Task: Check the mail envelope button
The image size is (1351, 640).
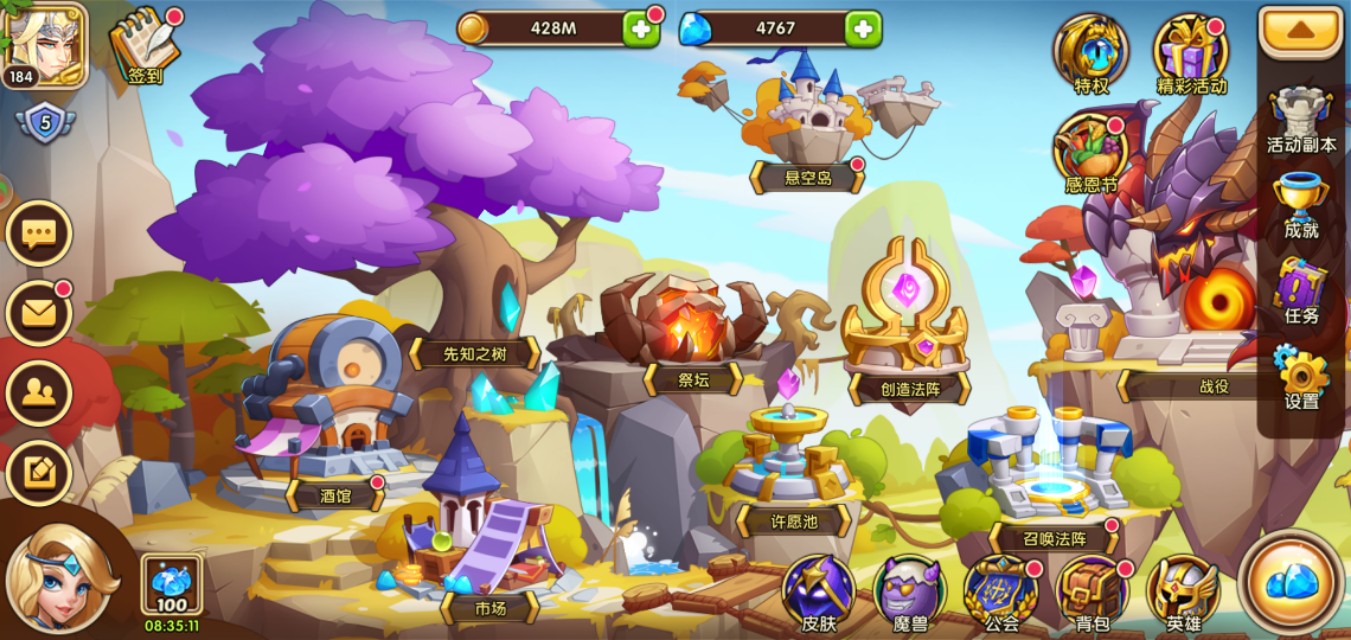Action: [x=39, y=314]
